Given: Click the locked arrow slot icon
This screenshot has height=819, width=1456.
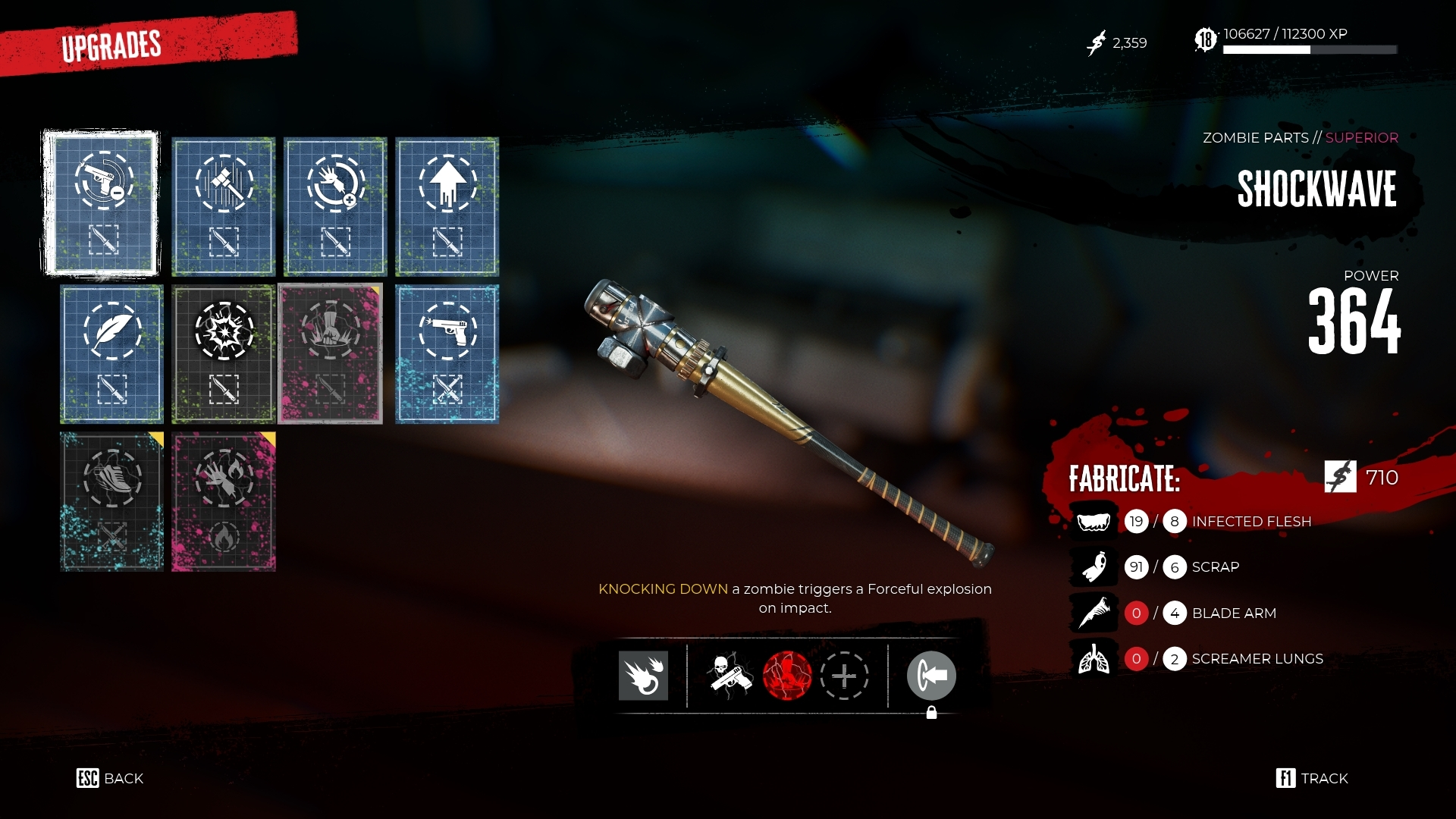Looking at the screenshot, I should [x=931, y=675].
